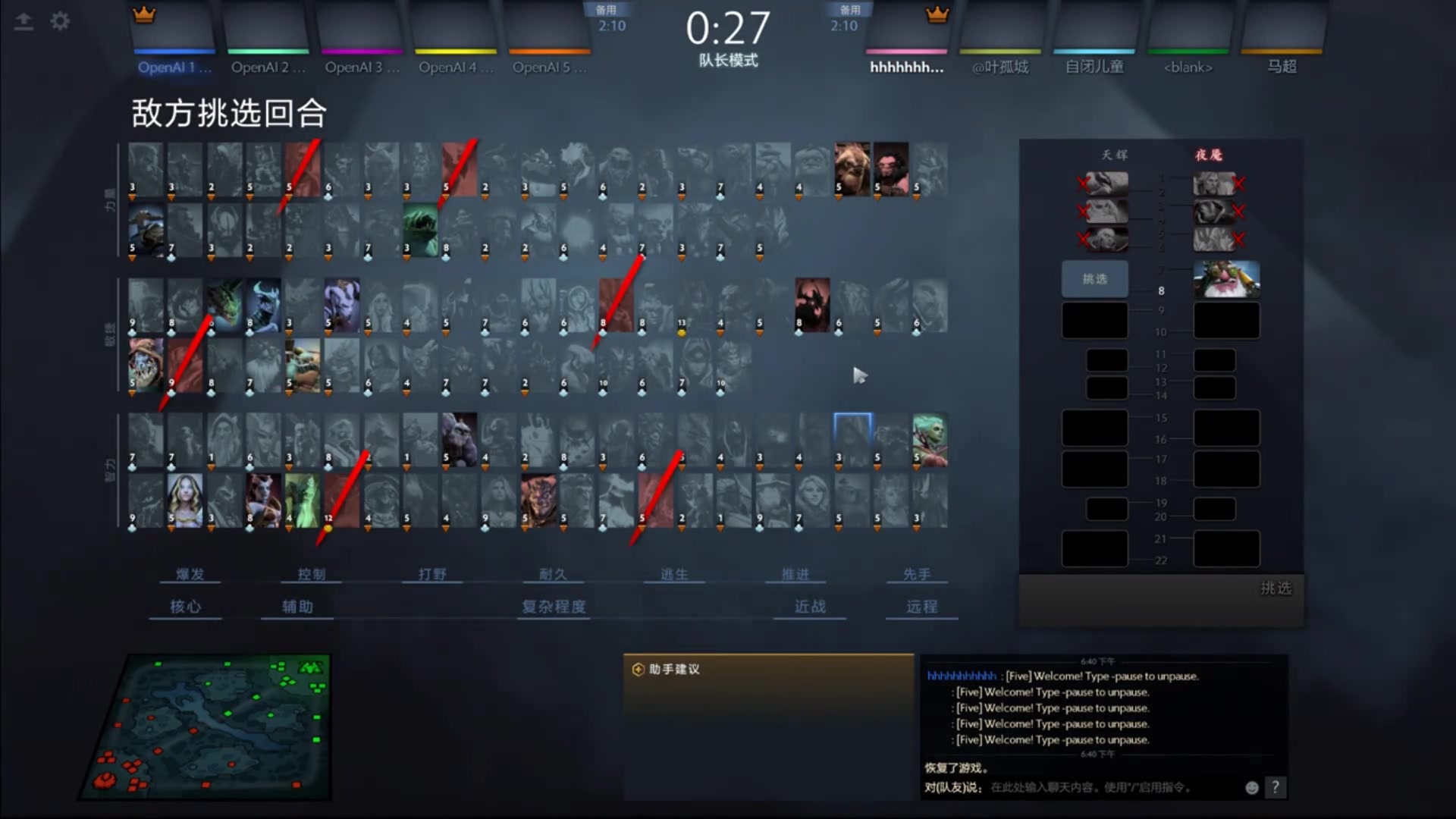
Task: Click the upload arrow icon in top corner
Action: point(24,21)
